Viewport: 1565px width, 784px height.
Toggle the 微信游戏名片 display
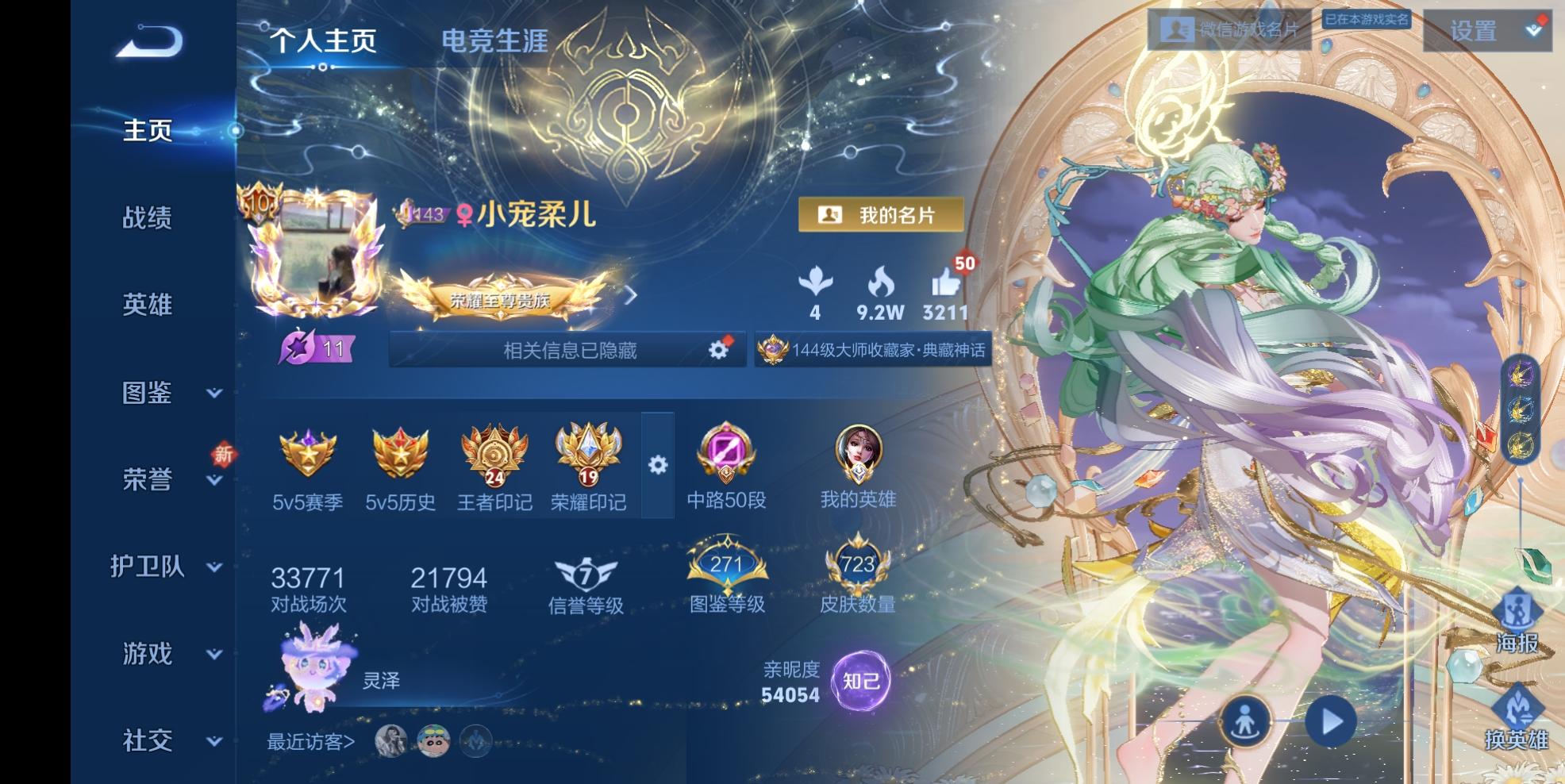(x=1229, y=27)
